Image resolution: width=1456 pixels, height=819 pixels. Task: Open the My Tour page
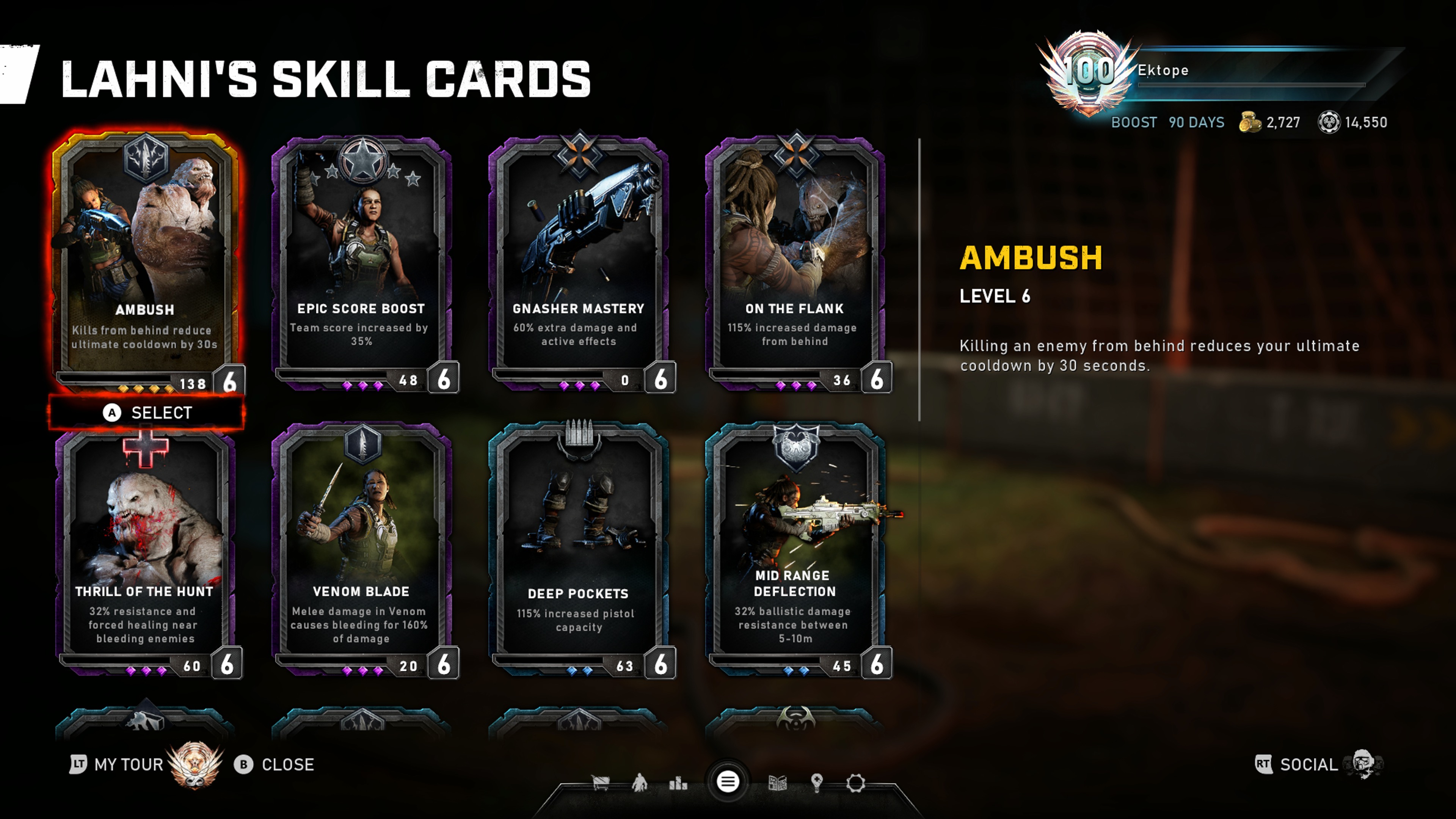[x=128, y=765]
